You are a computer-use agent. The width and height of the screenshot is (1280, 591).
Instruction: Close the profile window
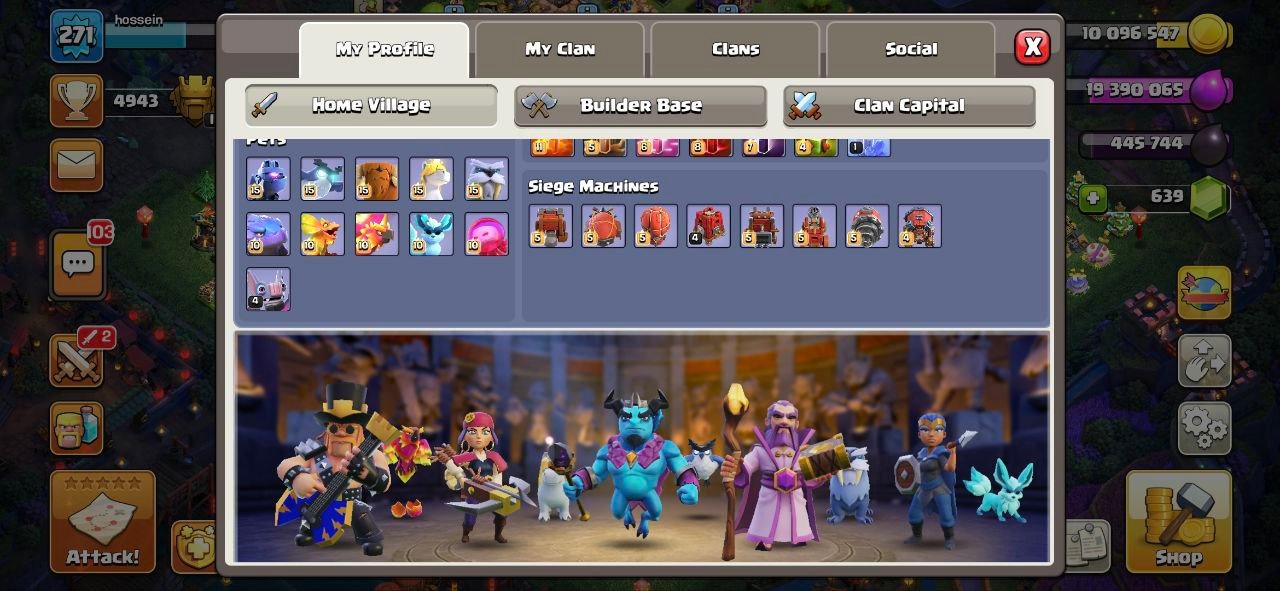(x=1032, y=47)
